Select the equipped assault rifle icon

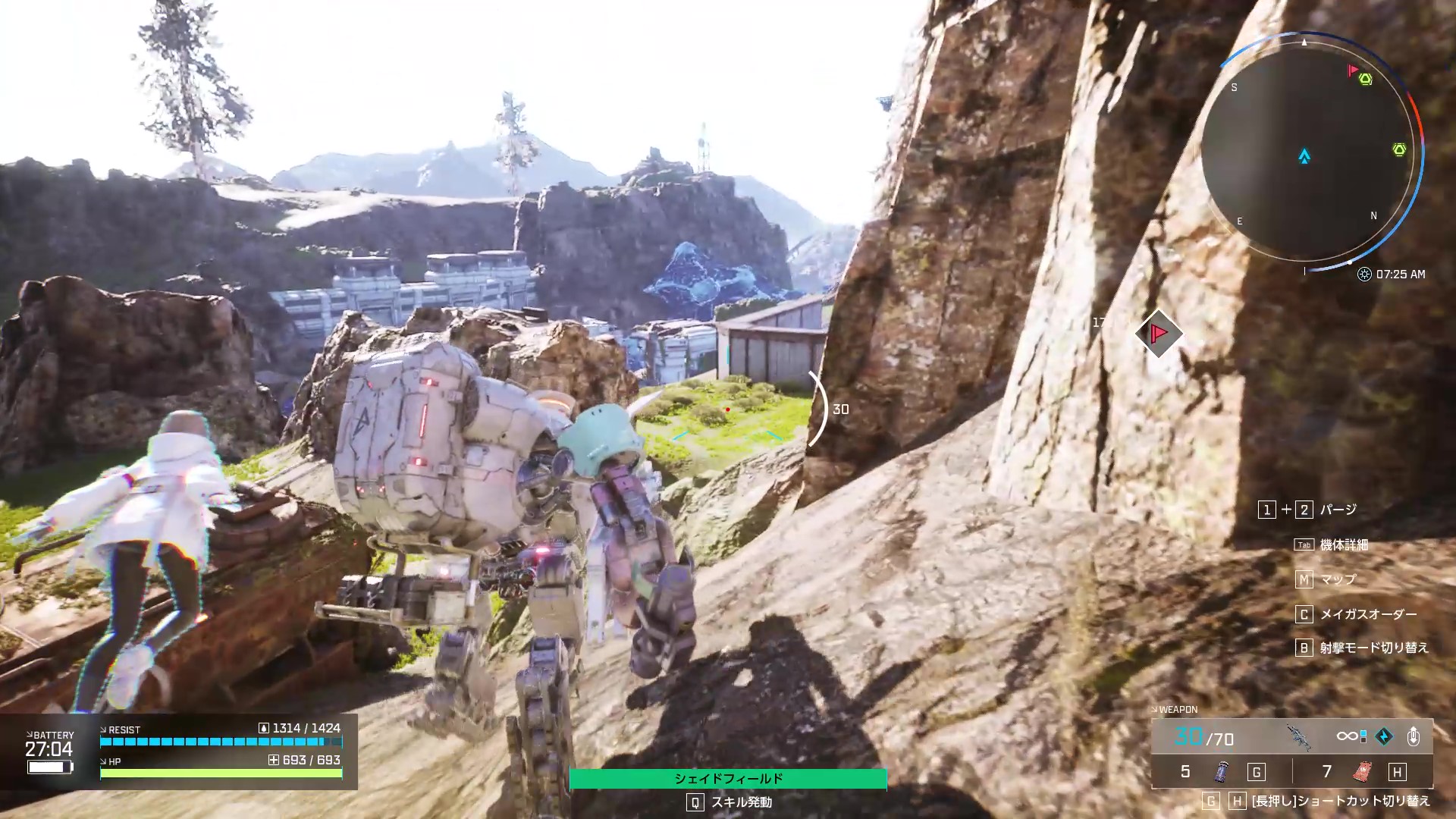1299,736
